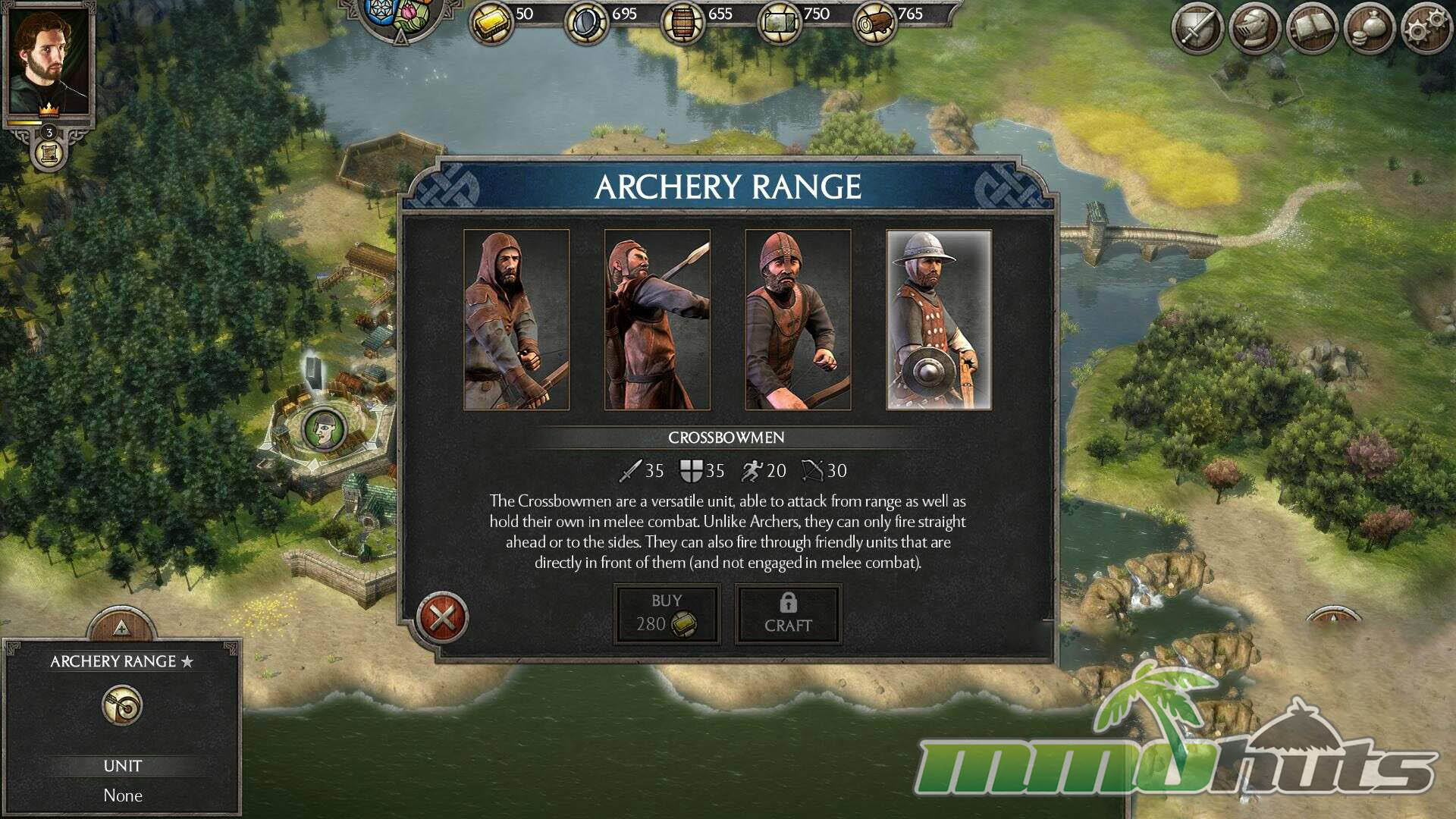Close the Archery Range window
Viewport: 1456px width, 819px height.
coord(443,617)
